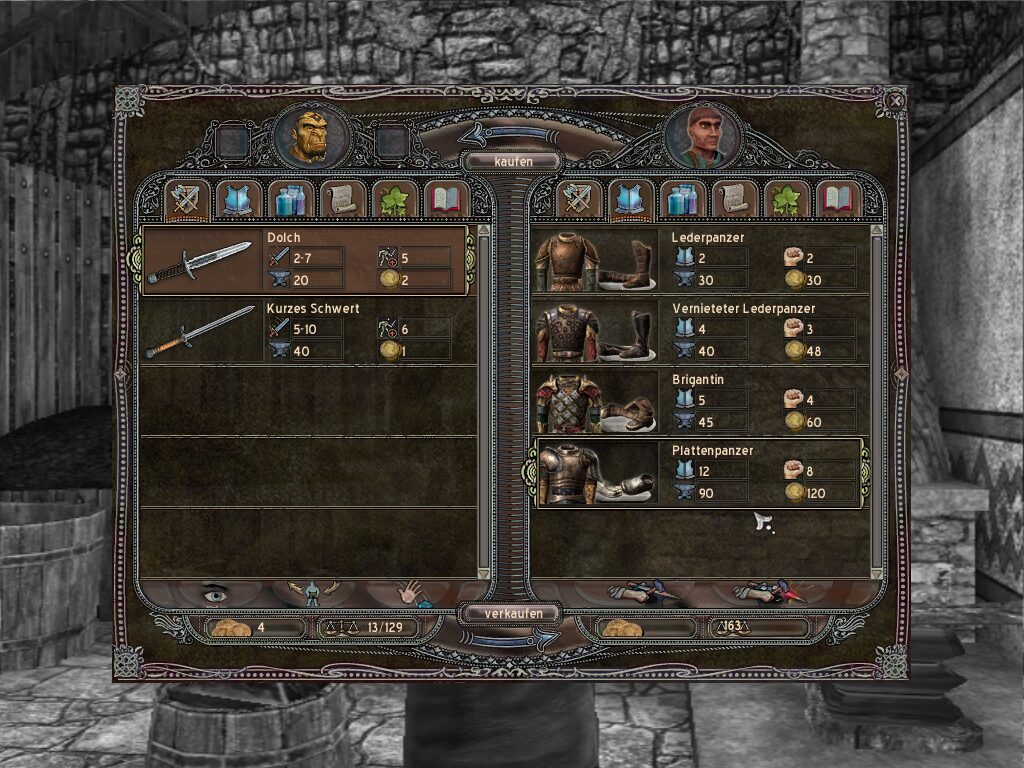Open plant leaf tab above the Lederpanzer list
Screen dimensions: 1024x768
click(787, 201)
